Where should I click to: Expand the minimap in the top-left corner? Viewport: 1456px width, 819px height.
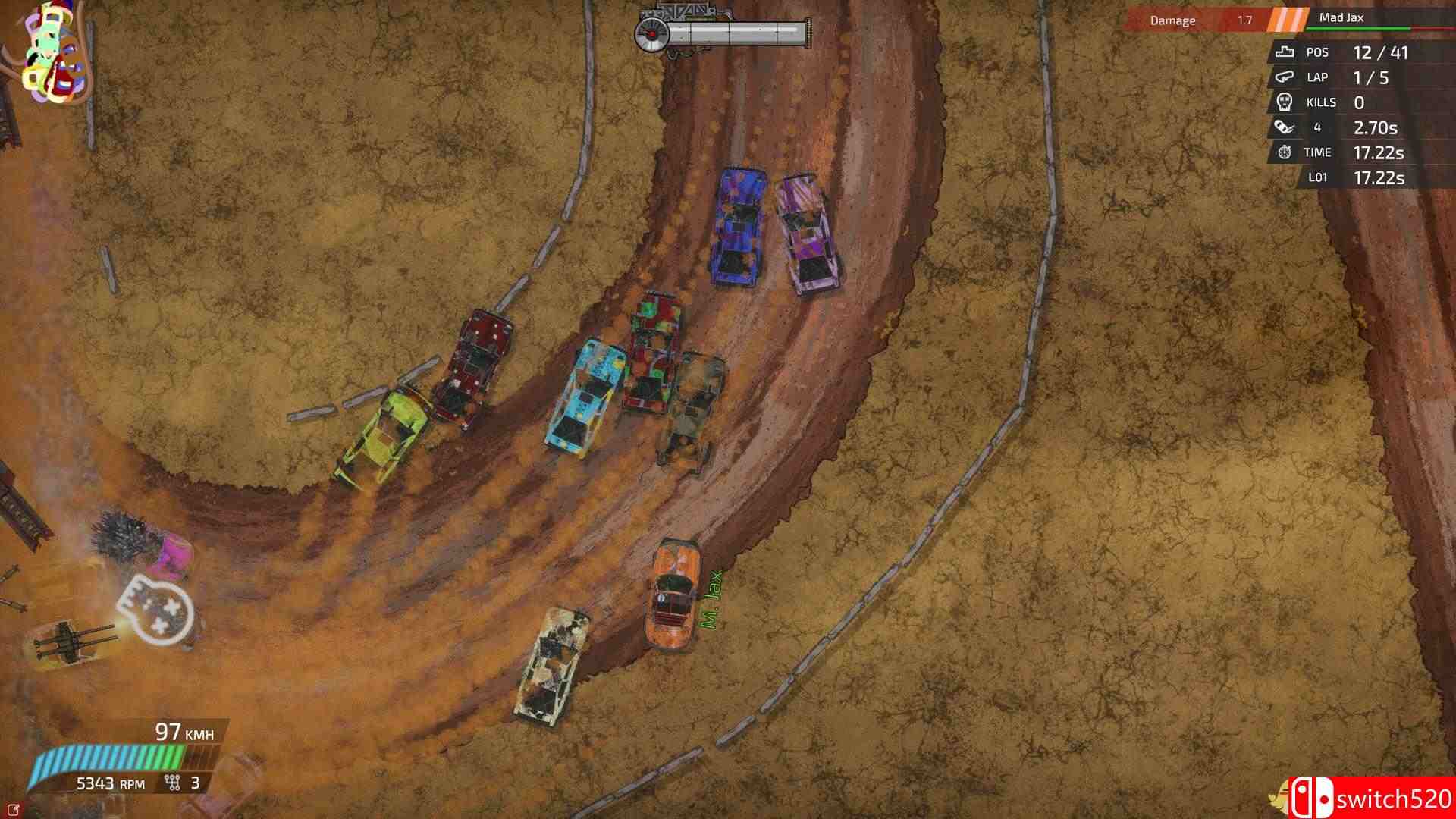49,49
